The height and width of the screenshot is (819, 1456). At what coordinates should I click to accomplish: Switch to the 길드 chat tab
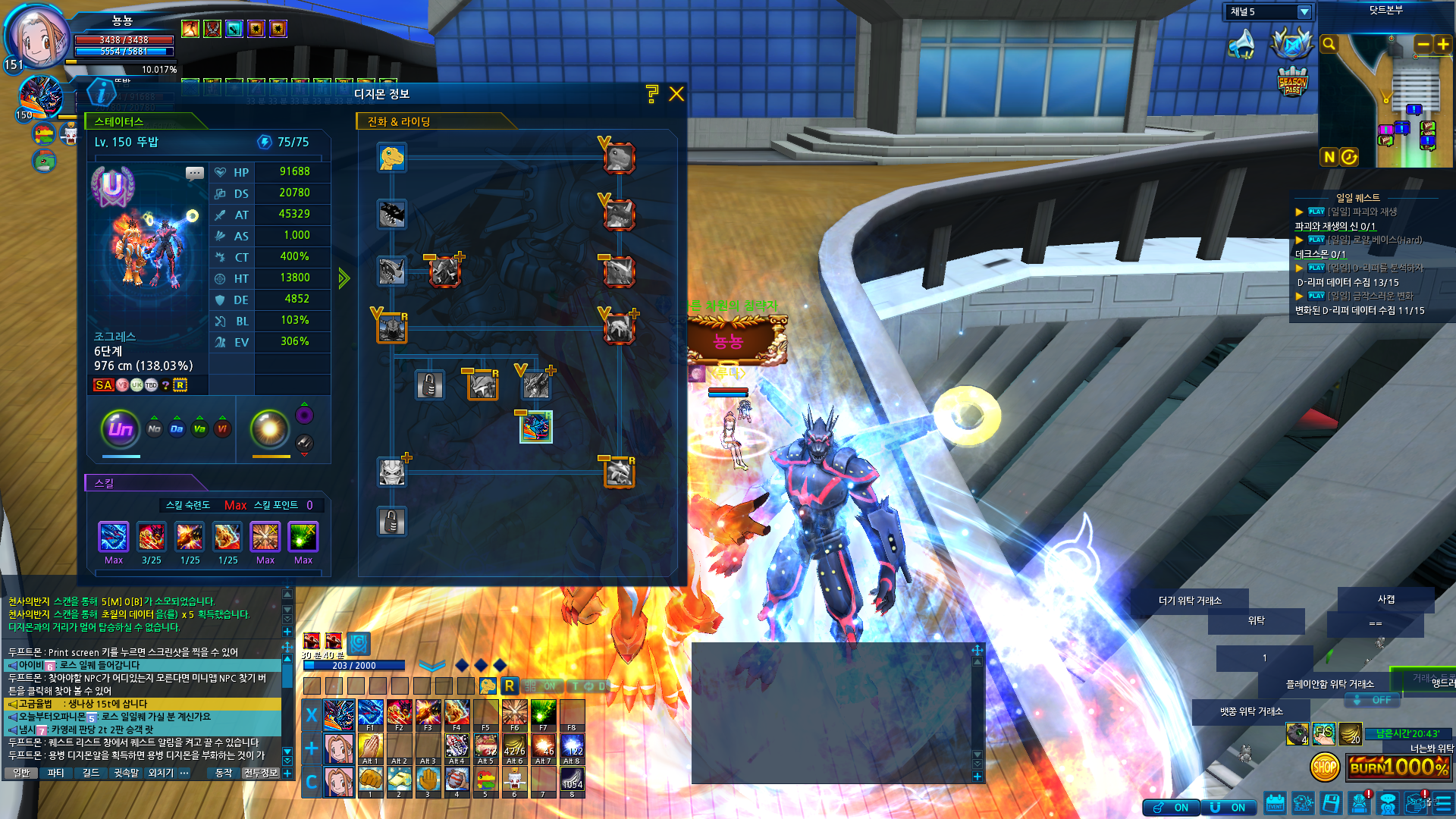pyautogui.click(x=91, y=773)
